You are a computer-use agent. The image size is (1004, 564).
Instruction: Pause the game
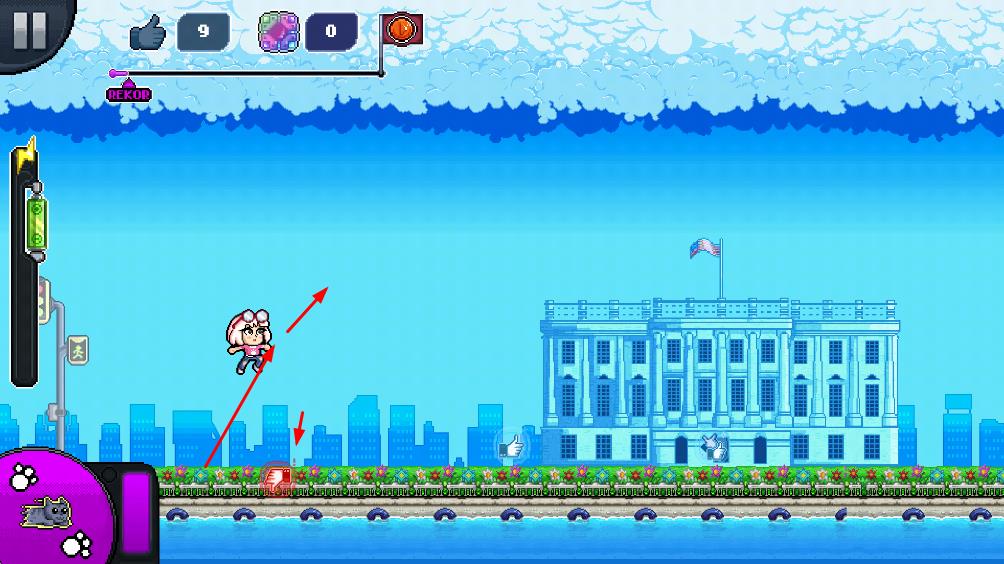(x=30, y=29)
